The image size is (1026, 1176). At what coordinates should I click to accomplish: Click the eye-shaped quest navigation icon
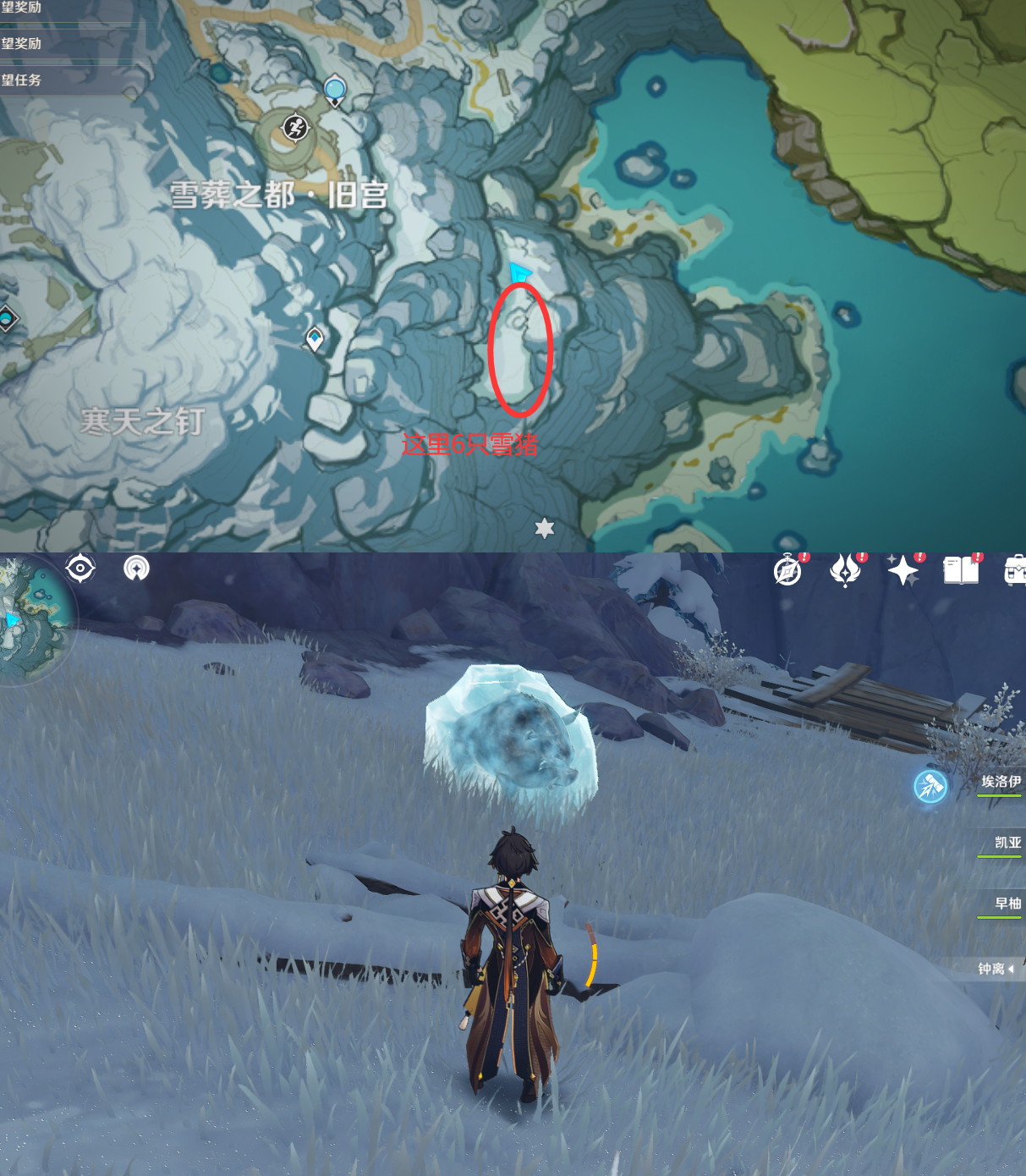pyautogui.click(x=80, y=569)
